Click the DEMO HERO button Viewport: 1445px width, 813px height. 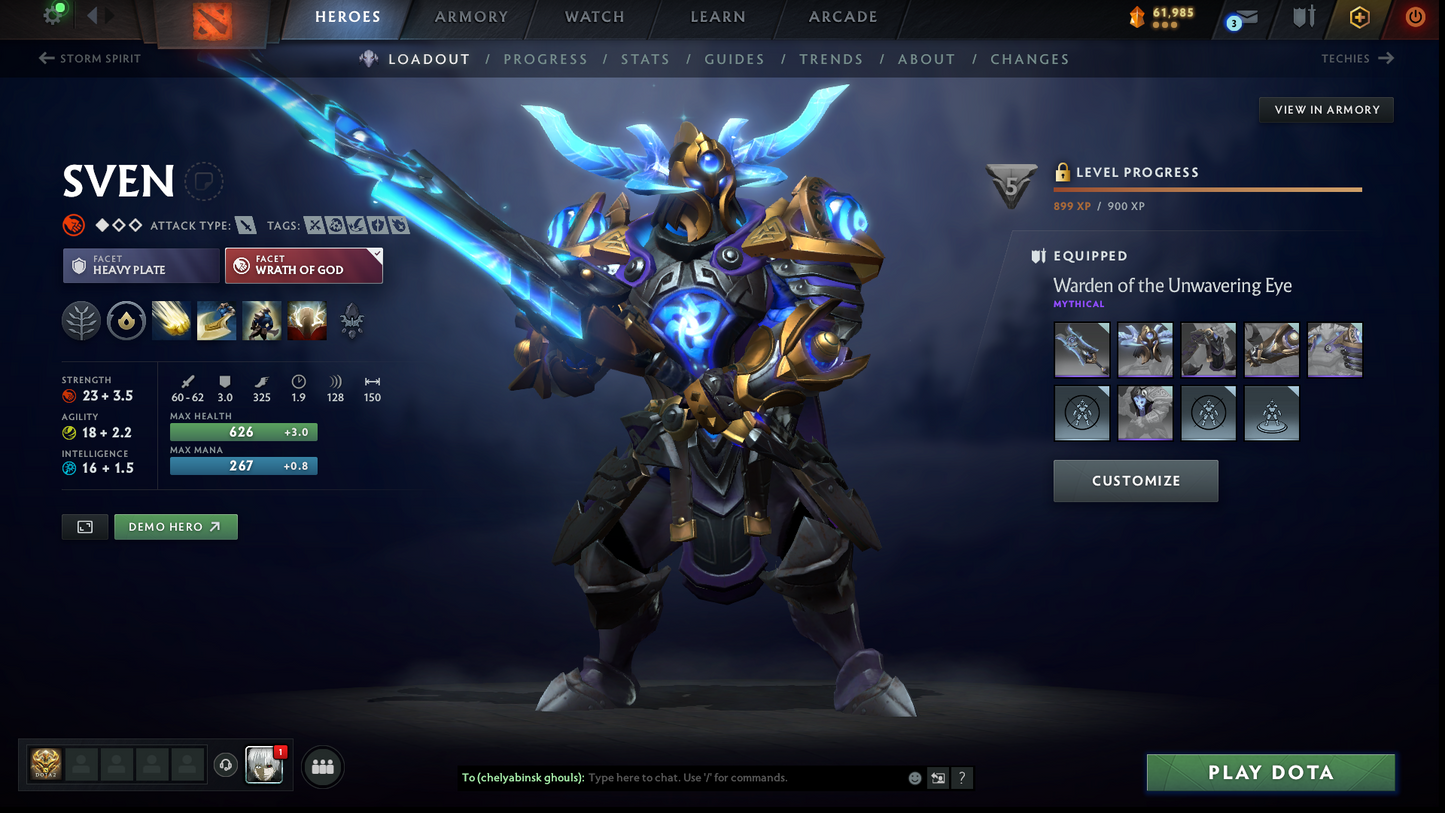coord(176,526)
